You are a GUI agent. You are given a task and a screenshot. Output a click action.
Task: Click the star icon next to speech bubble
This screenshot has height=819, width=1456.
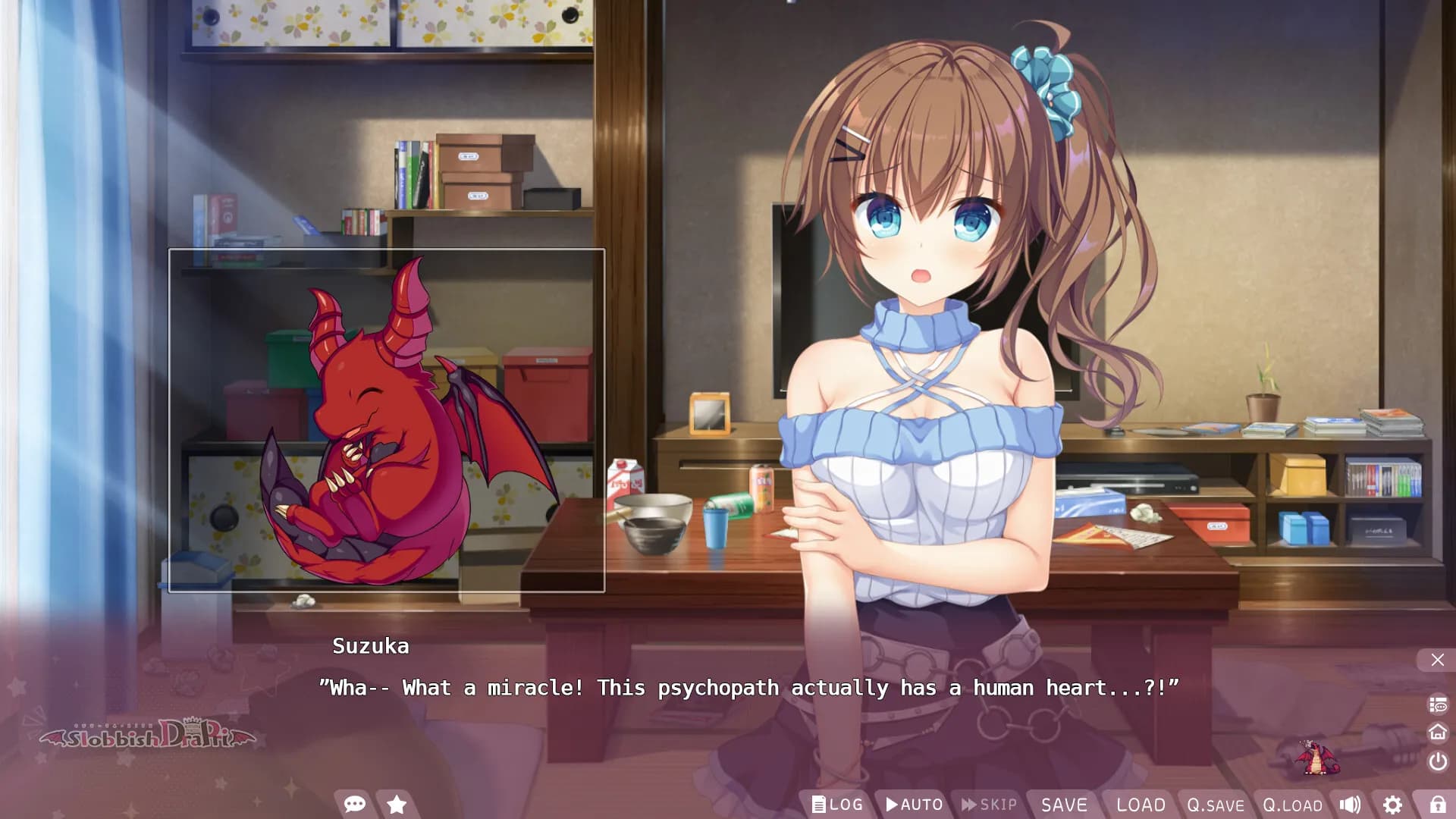397,805
